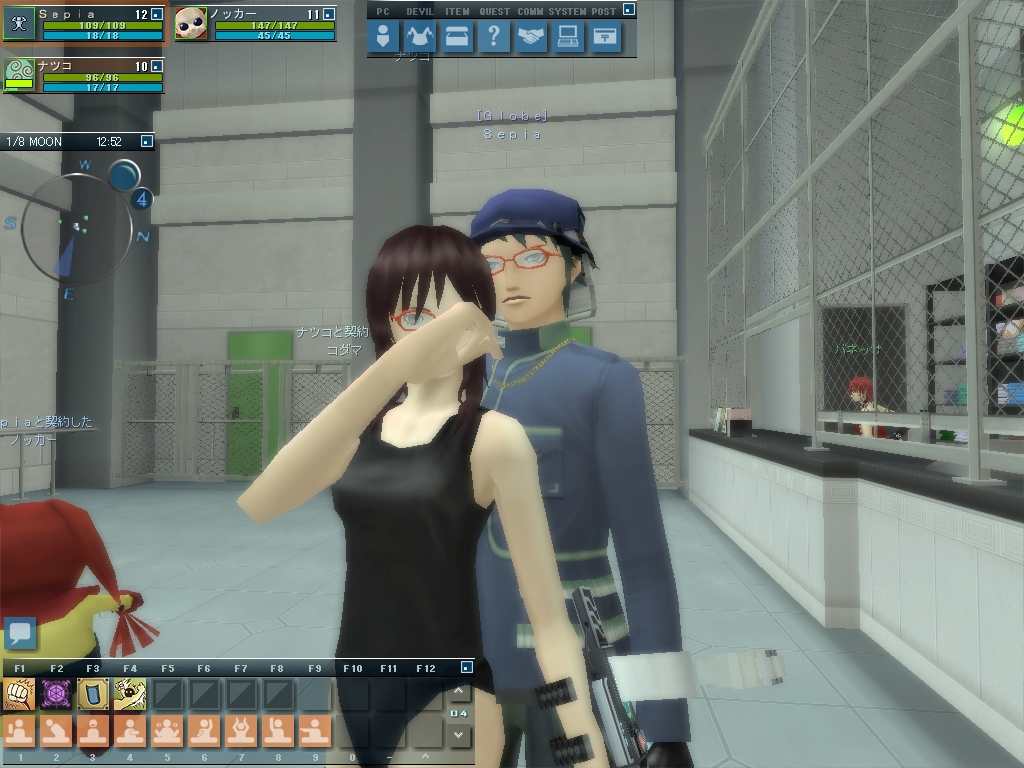Page the hotbar up with arrow
This screenshot has width=1024, height=768.
click(458, 691)
